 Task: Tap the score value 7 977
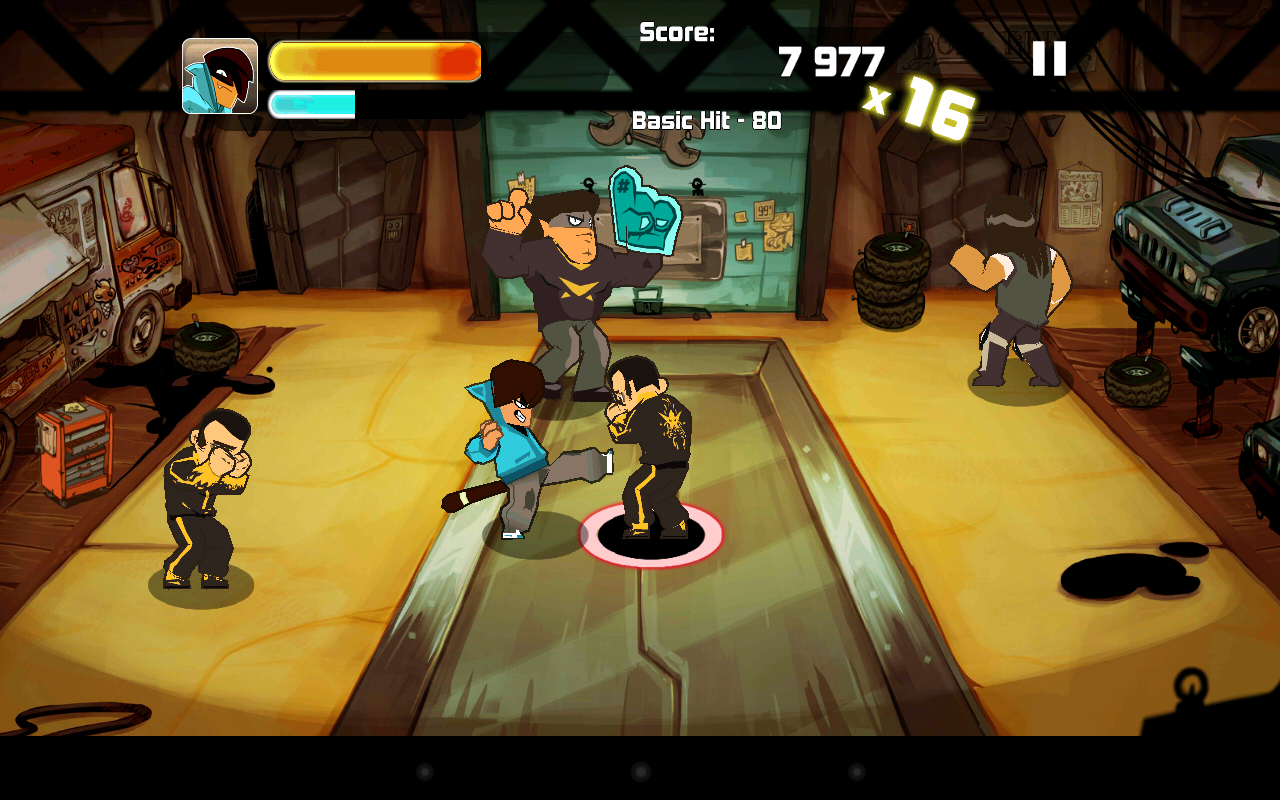(832, 62)
